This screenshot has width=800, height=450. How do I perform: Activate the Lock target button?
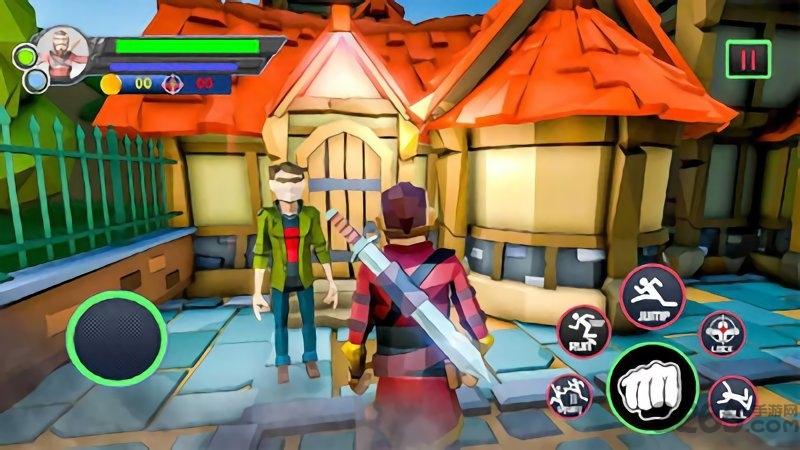point(721,335)
